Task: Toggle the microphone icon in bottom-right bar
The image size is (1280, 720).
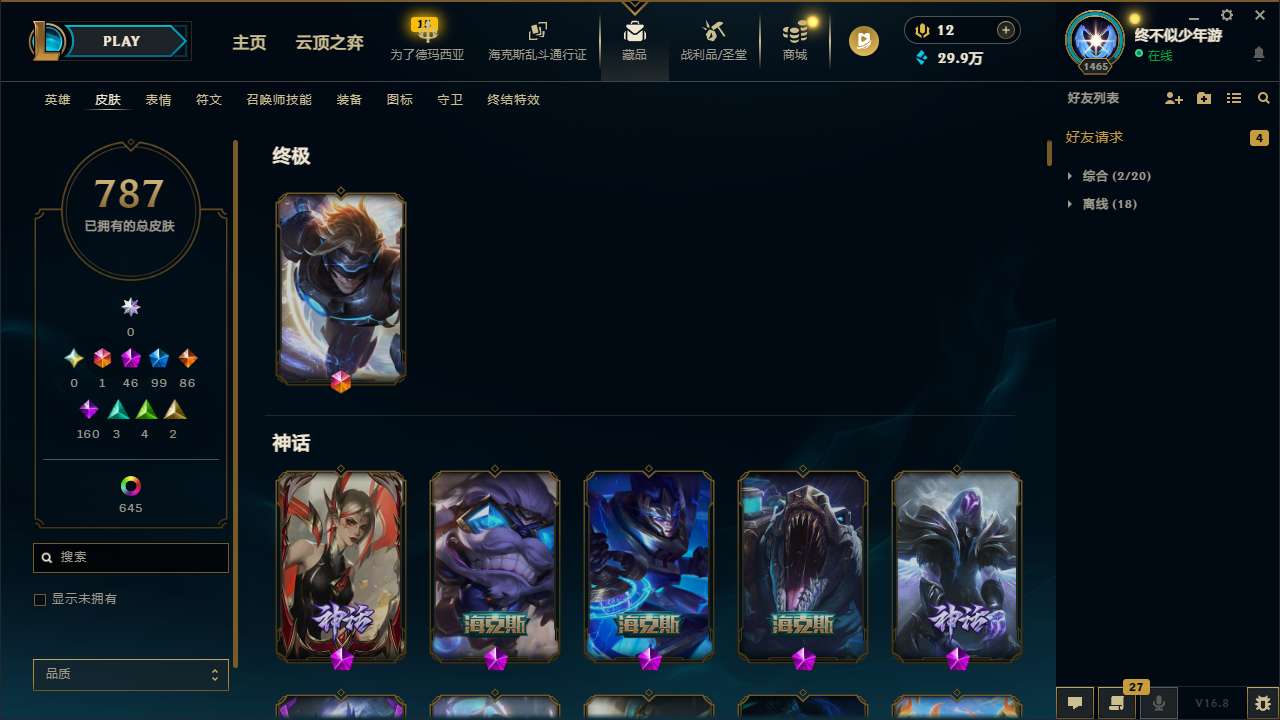Action: 1158,703
